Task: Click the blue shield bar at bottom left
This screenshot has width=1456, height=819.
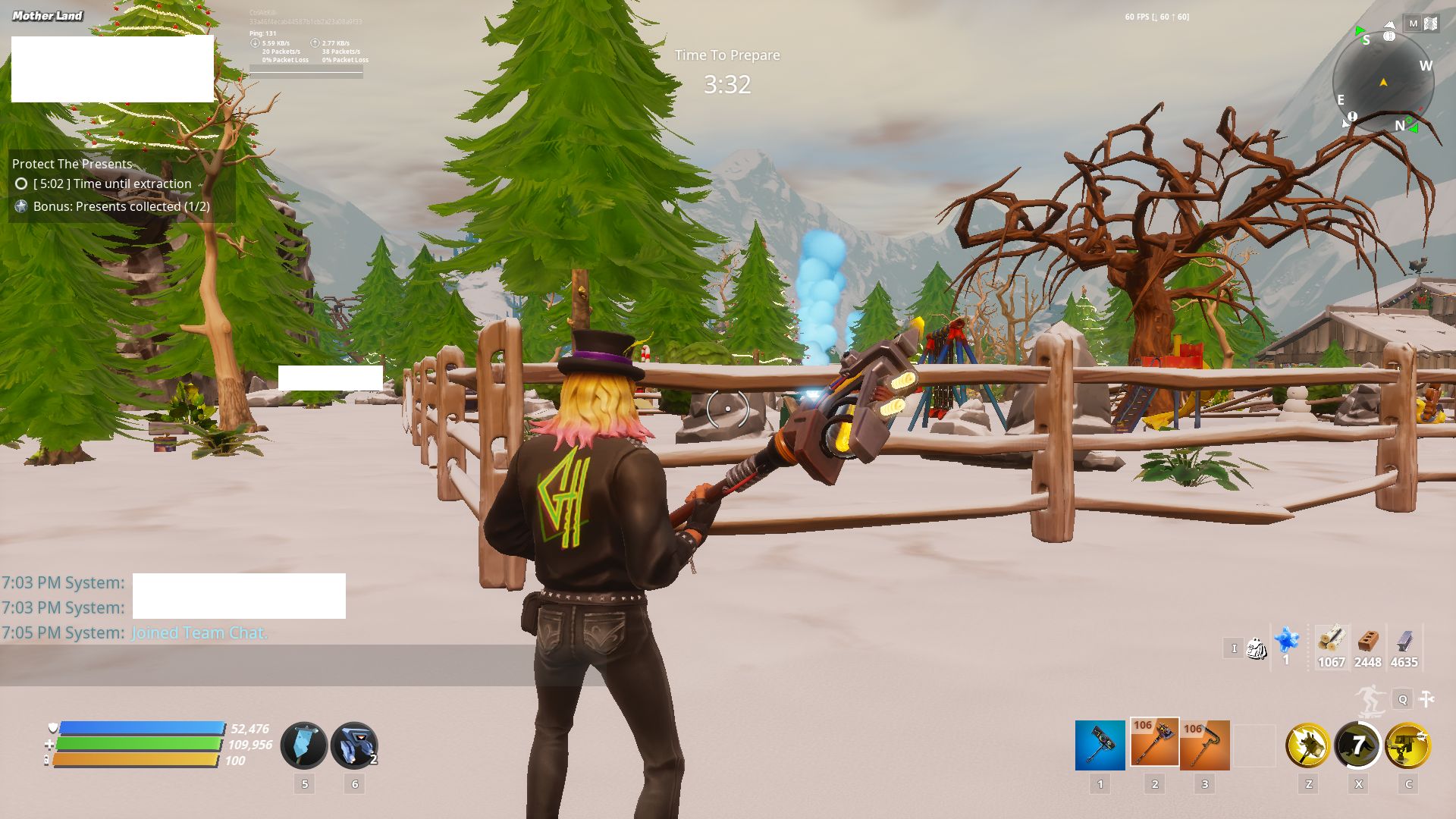Action: click(x=140, y=730)
